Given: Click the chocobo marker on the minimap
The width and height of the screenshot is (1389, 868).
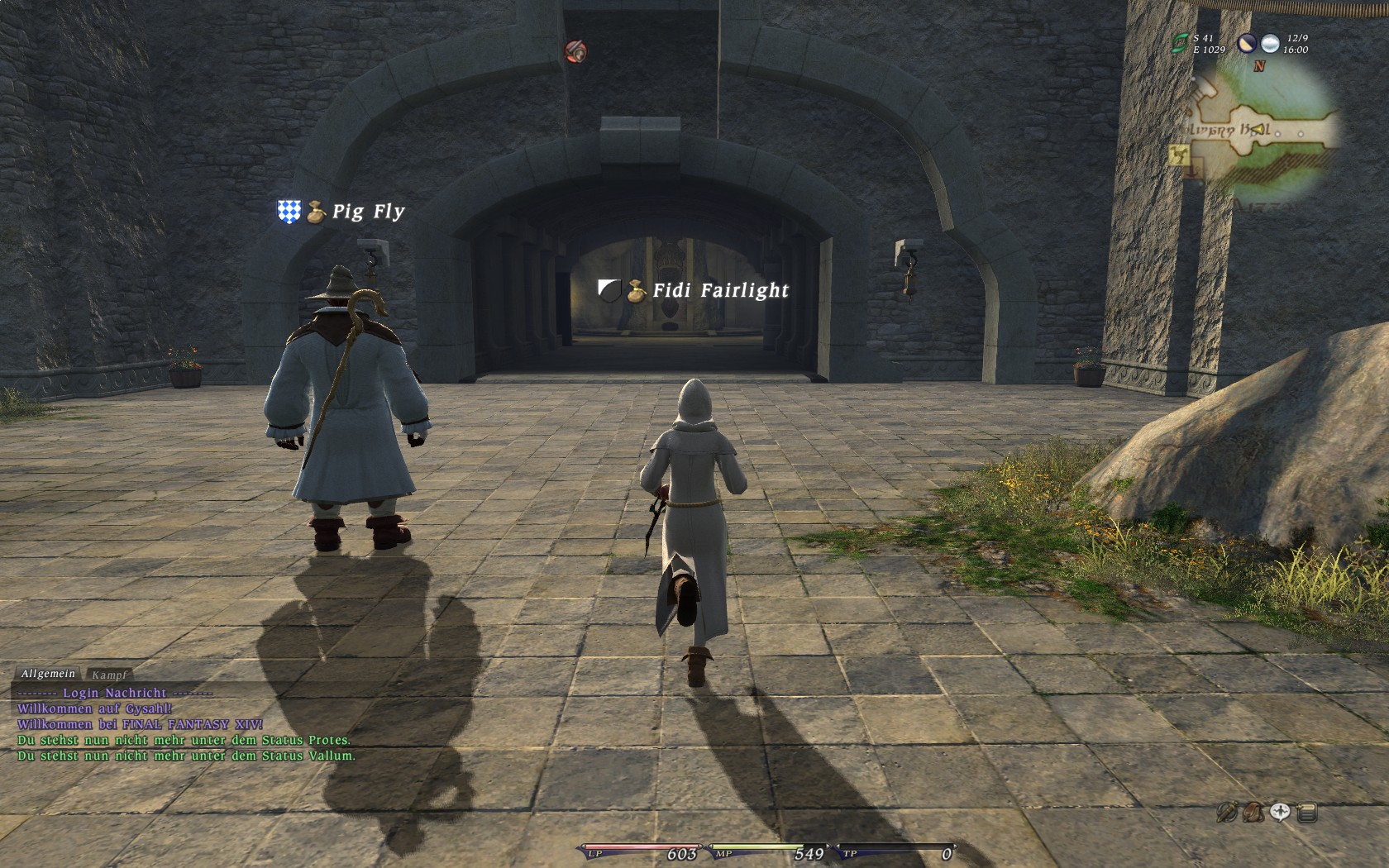Looking at the screenshot, I should (x=1177, y=154).
